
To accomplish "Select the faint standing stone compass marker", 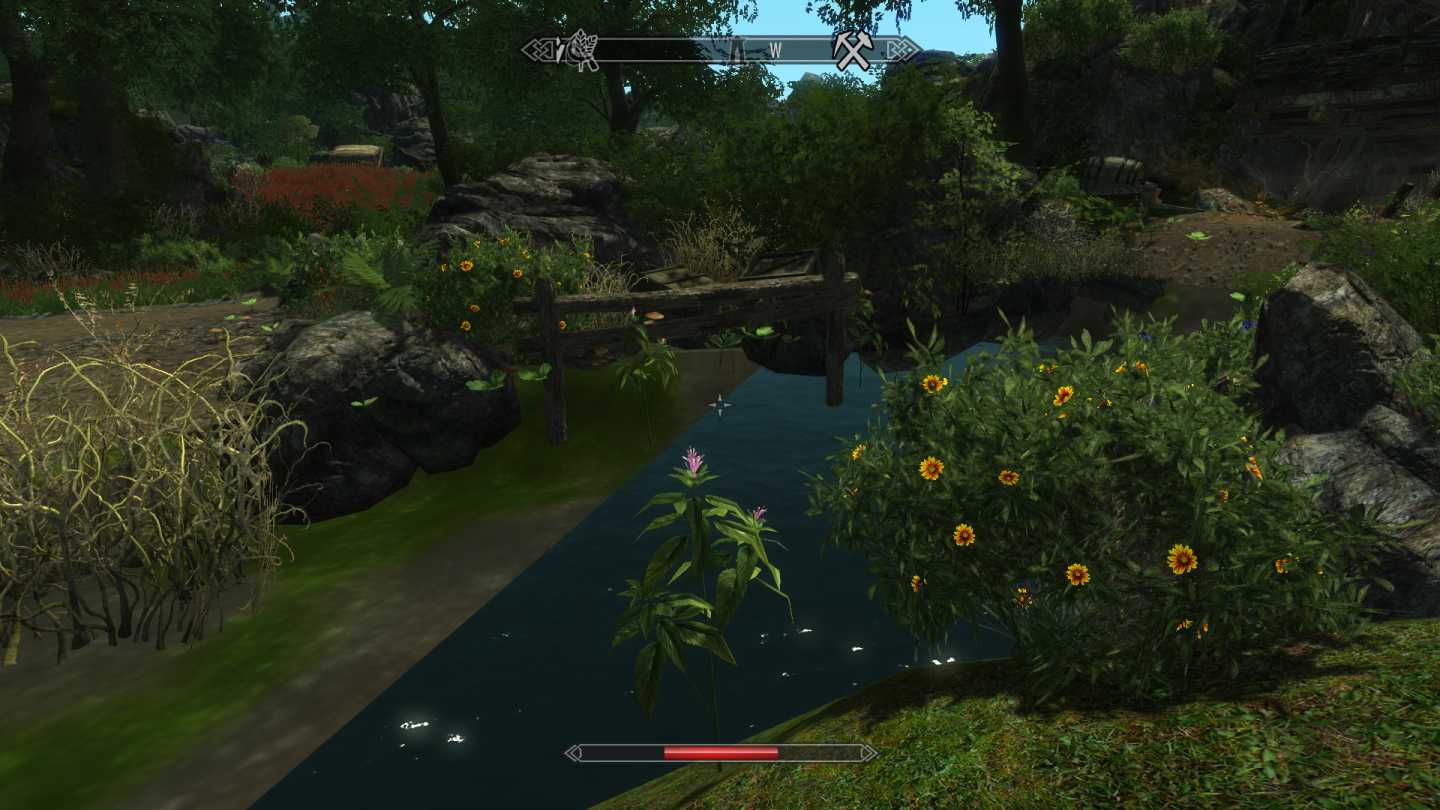I will point(738,50).
